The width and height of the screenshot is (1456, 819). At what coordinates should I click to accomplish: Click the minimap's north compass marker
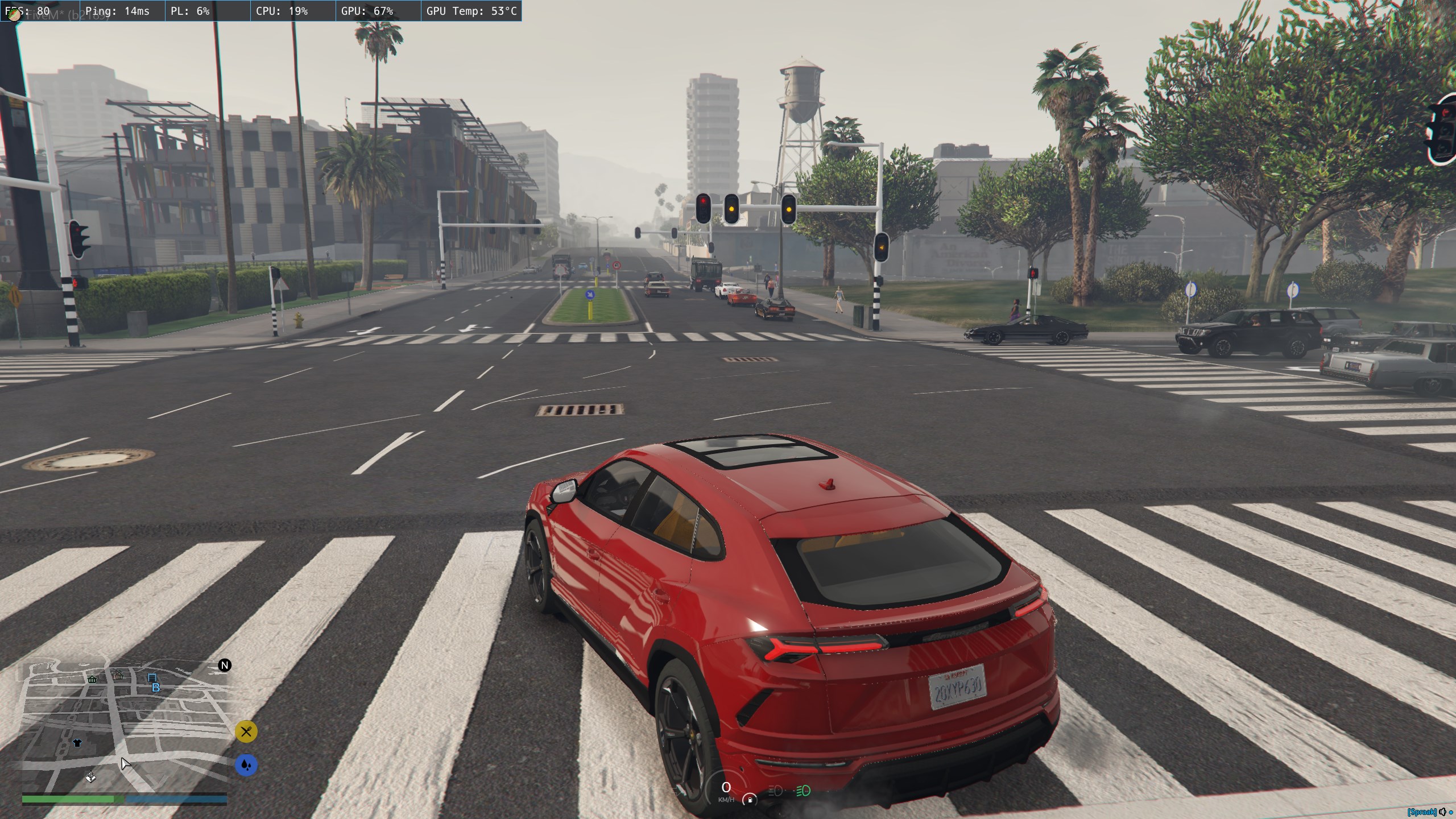(x=225, y=665)
